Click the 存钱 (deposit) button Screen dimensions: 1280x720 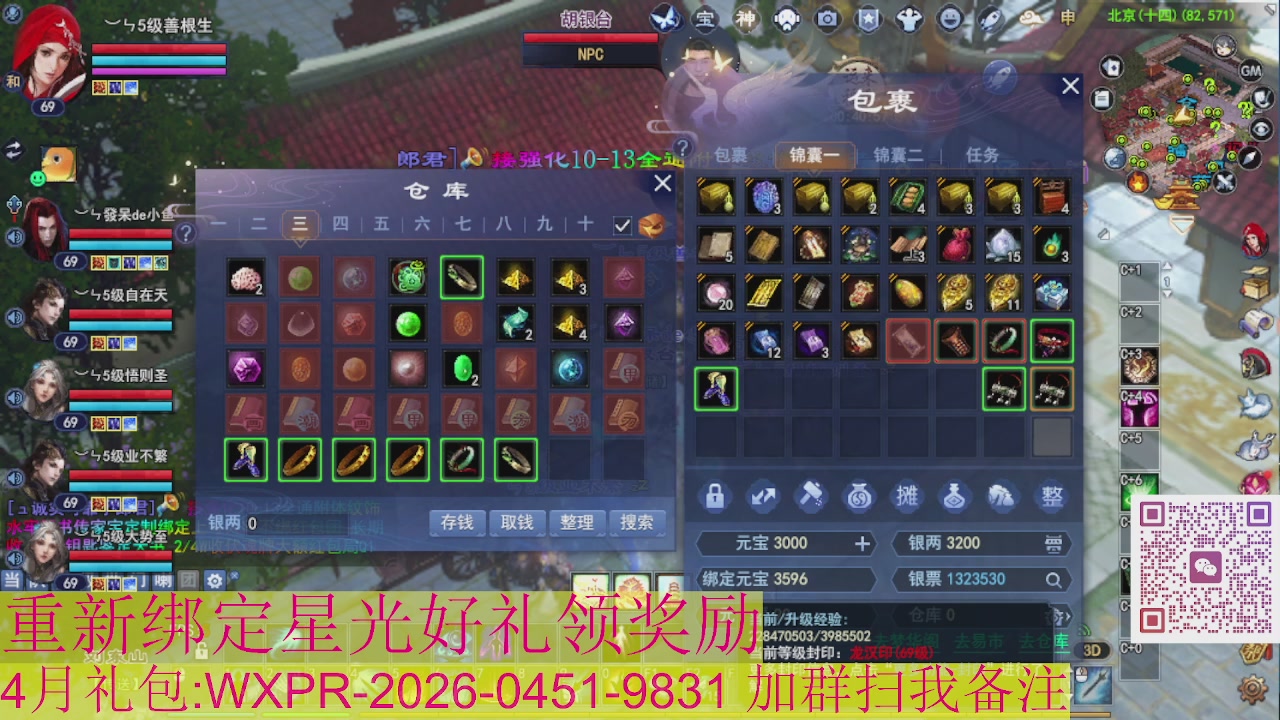(x=456, y=522)
